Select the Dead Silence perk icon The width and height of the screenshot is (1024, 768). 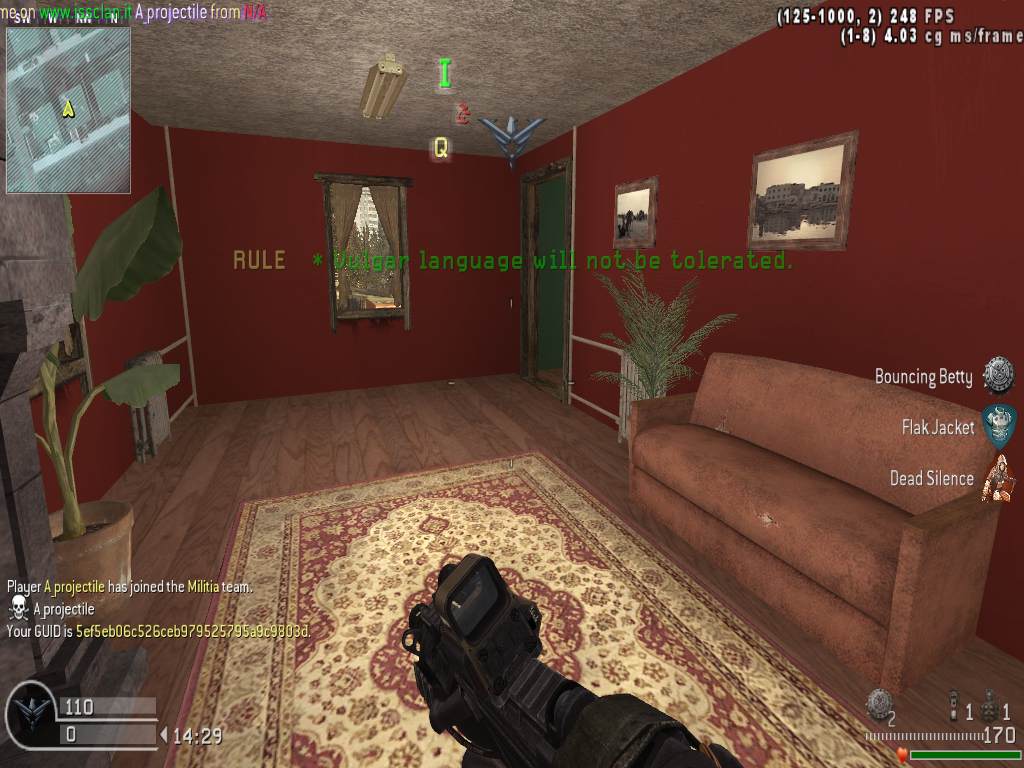(x=997, y=478)
